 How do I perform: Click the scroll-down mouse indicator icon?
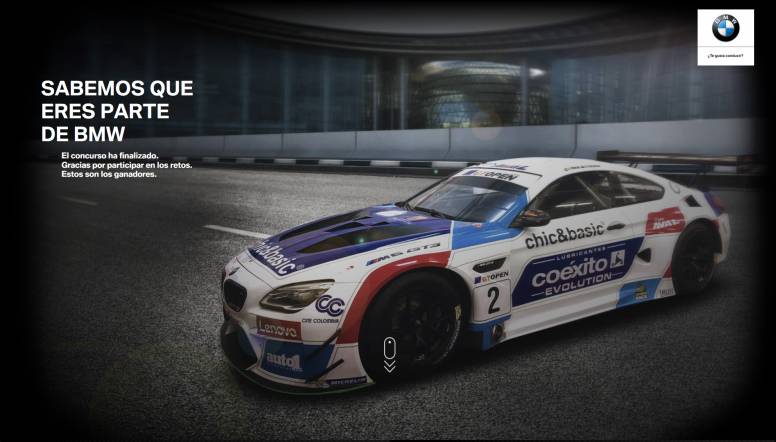(389, 353)
